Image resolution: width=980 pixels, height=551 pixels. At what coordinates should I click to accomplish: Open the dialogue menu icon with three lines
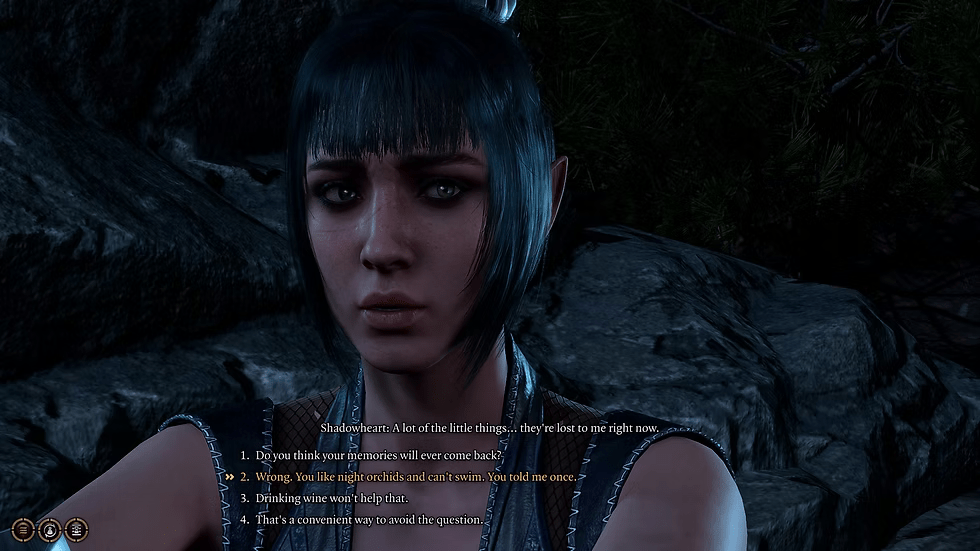pos(22,528)
